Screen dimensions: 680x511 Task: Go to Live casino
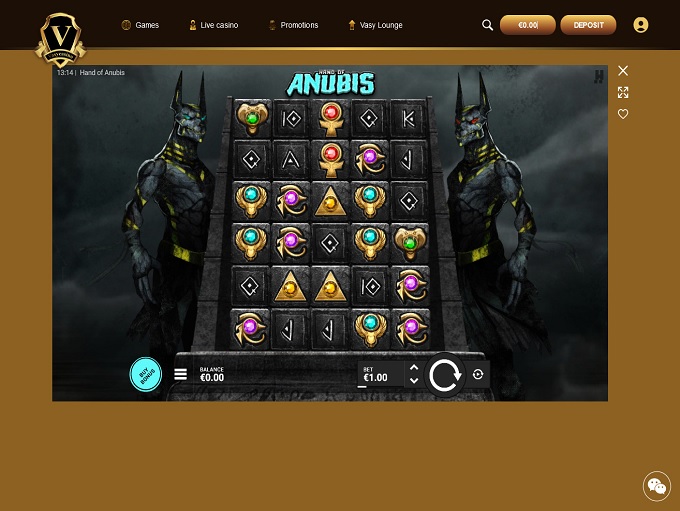pyautogui.click(x=214, y=25)
